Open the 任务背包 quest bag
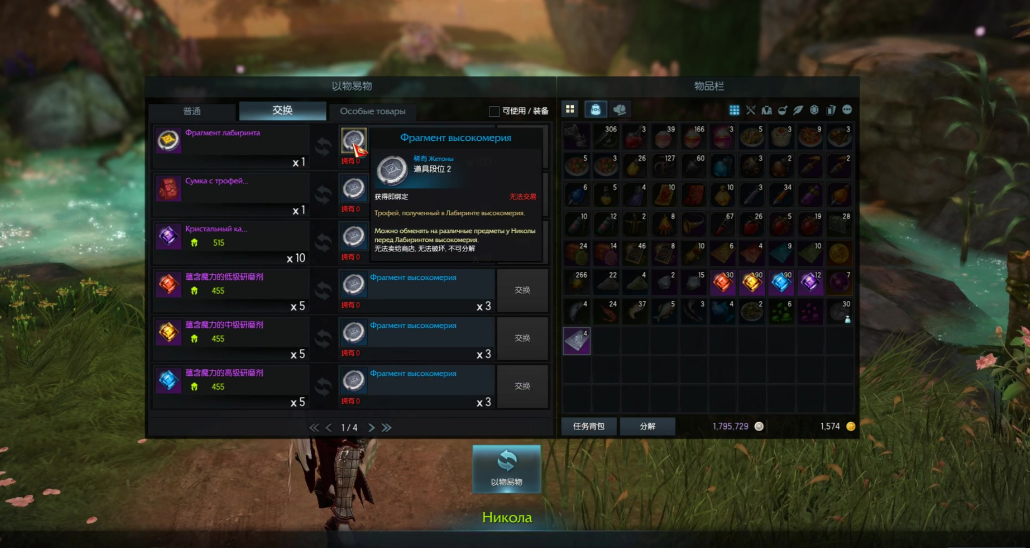The image size is (1030, 548). point(588,426)
